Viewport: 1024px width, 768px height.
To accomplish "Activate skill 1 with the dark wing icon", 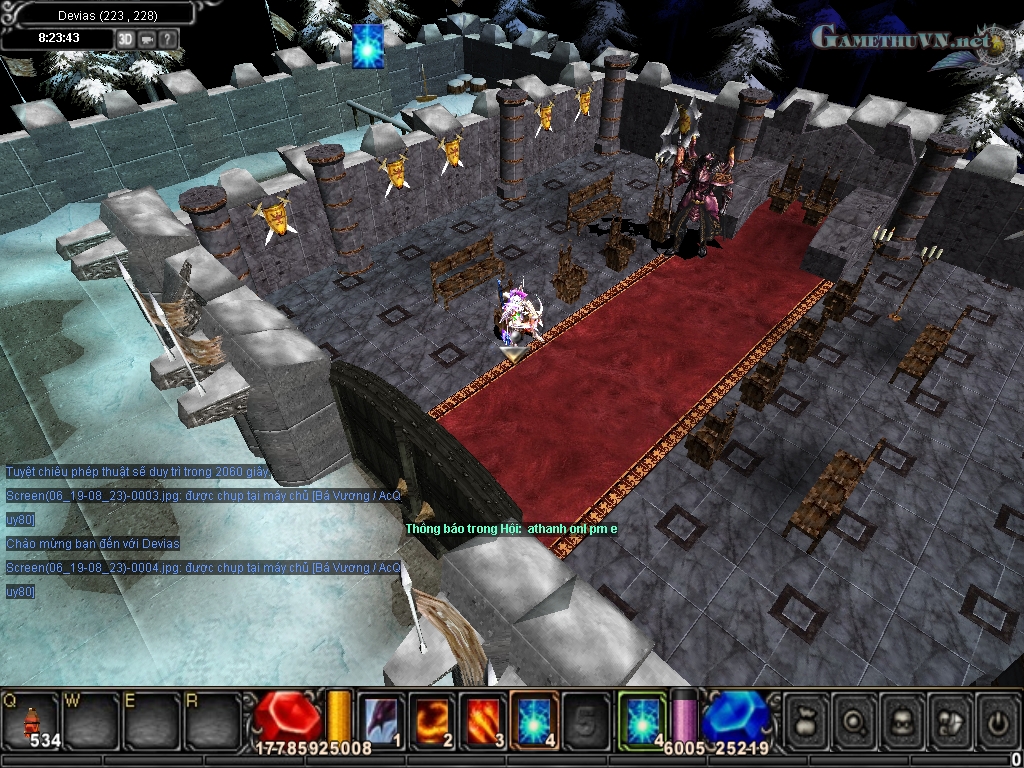I will [380, 719].
